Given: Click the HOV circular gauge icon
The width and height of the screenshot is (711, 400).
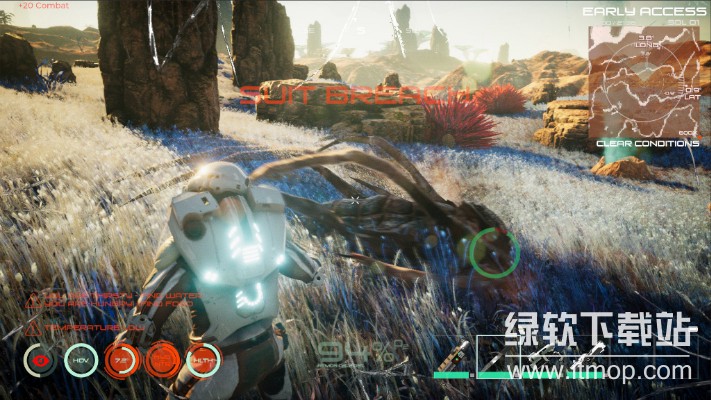Looking at the screenshot, I should click(80, 360).
